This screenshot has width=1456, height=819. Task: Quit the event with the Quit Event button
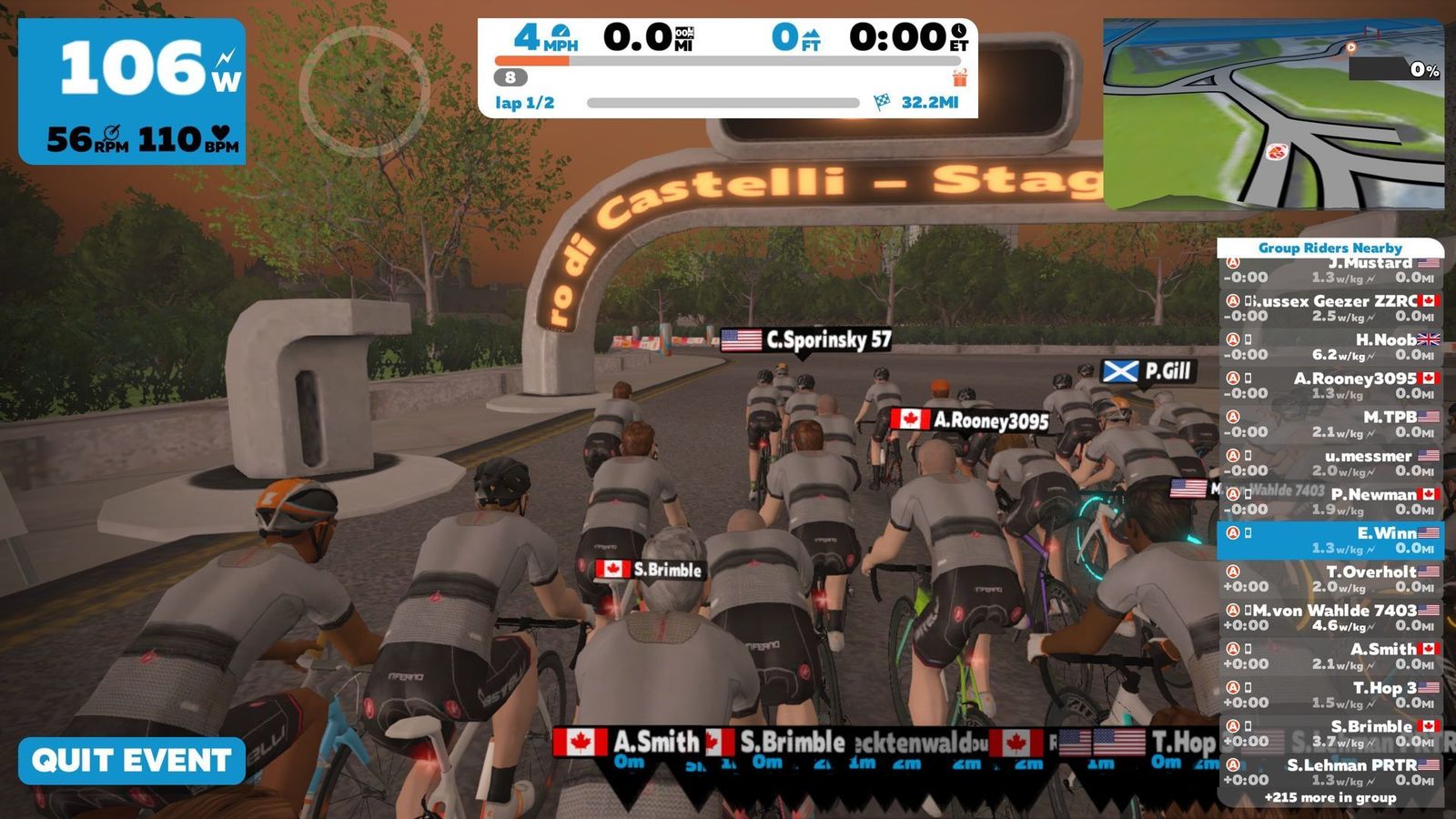click(x=132, y=761)
